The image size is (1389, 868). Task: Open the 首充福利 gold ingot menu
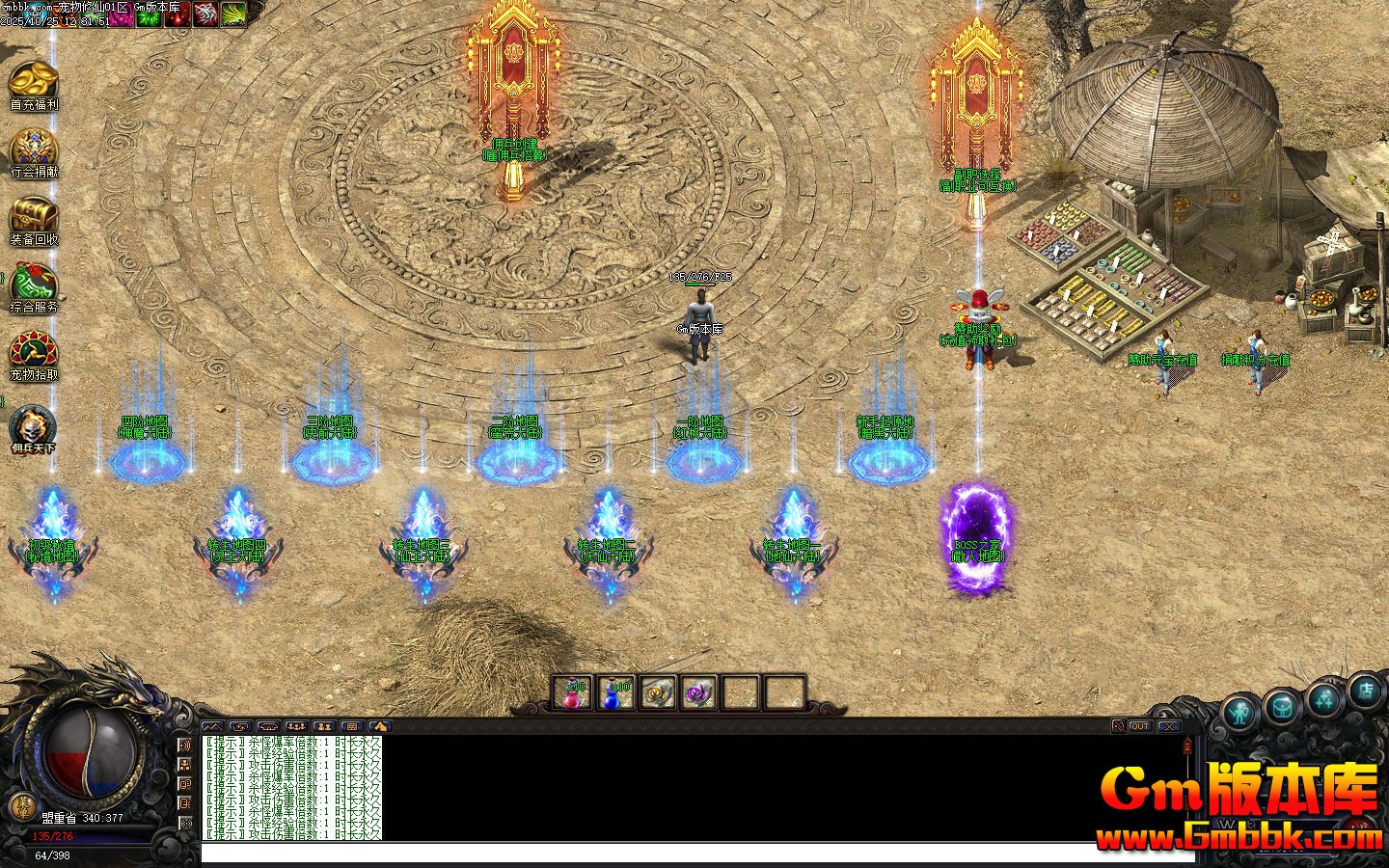tap(34, 81)
